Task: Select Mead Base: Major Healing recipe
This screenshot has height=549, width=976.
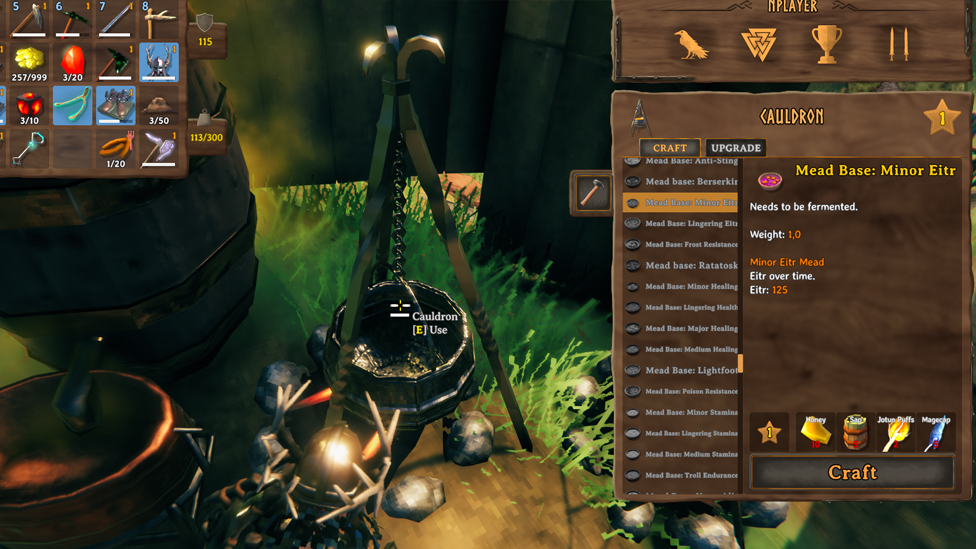Action: (x=690, y=328)
